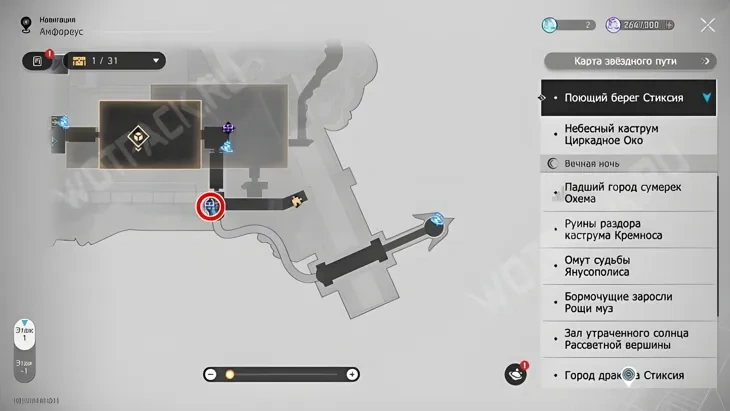This screenshot has width=730, height=411.
Task: Open the notebook icon with red badge
Action: pos(38,61)
